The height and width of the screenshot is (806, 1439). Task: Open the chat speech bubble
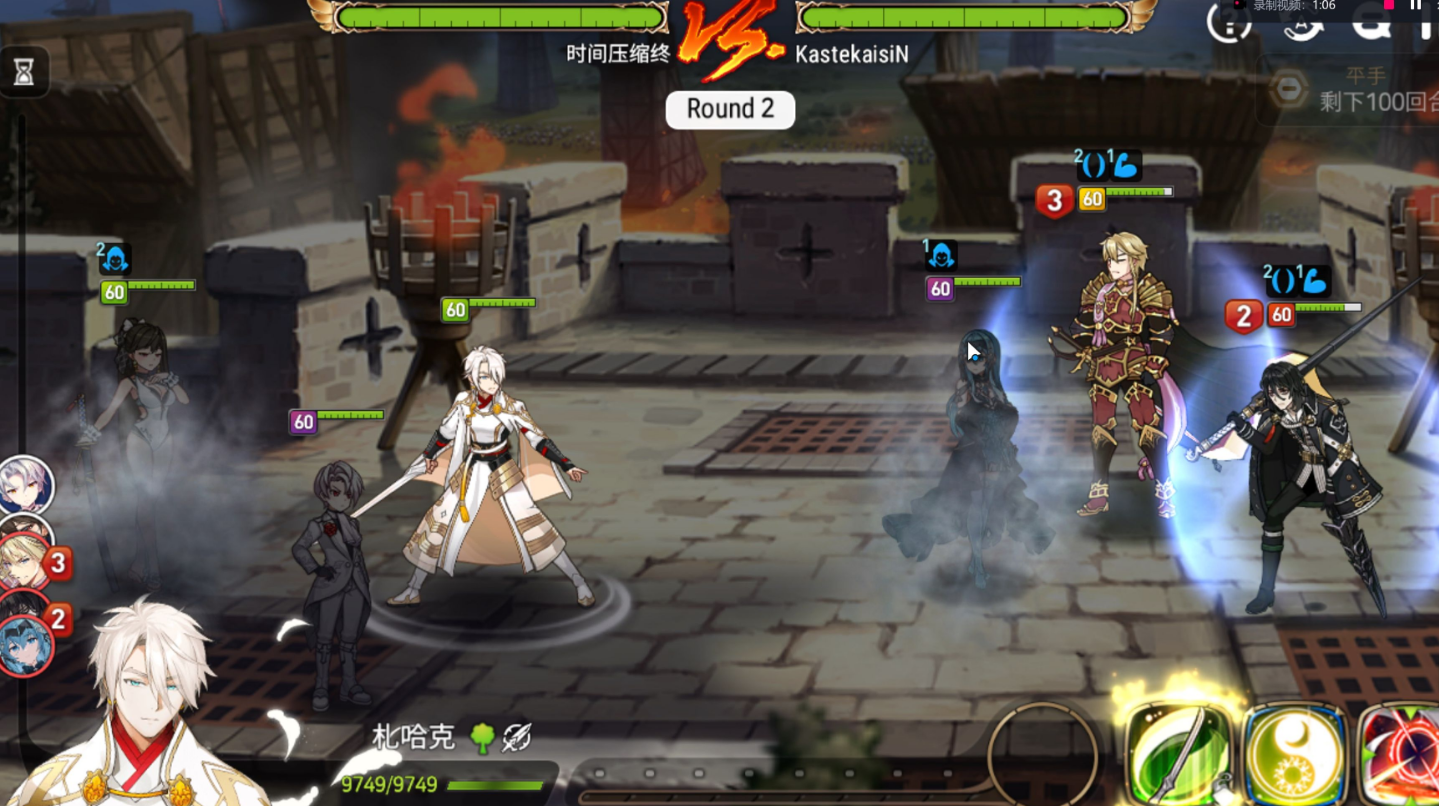point(1371,20)
